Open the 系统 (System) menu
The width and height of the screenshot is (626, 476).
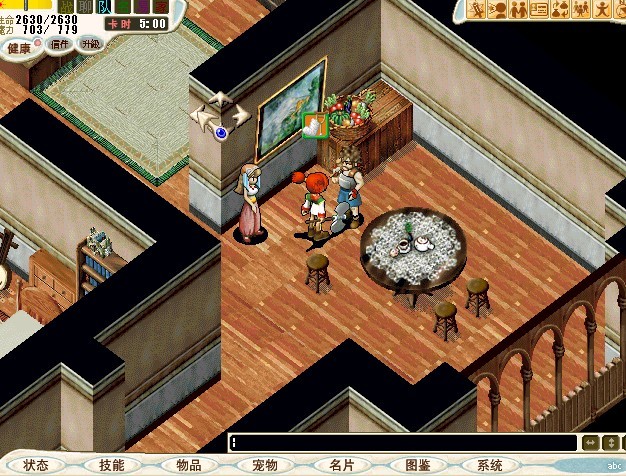coord(490,465)
